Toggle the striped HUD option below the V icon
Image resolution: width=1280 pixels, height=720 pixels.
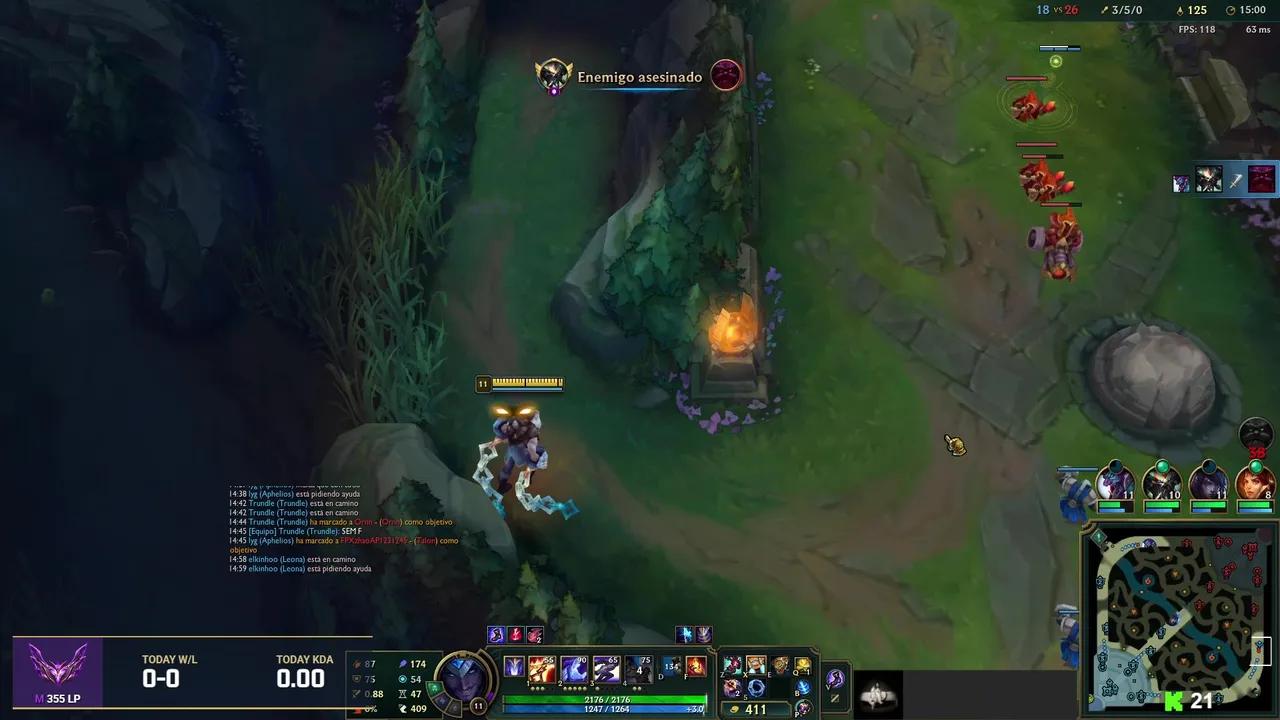coord(835,700)
